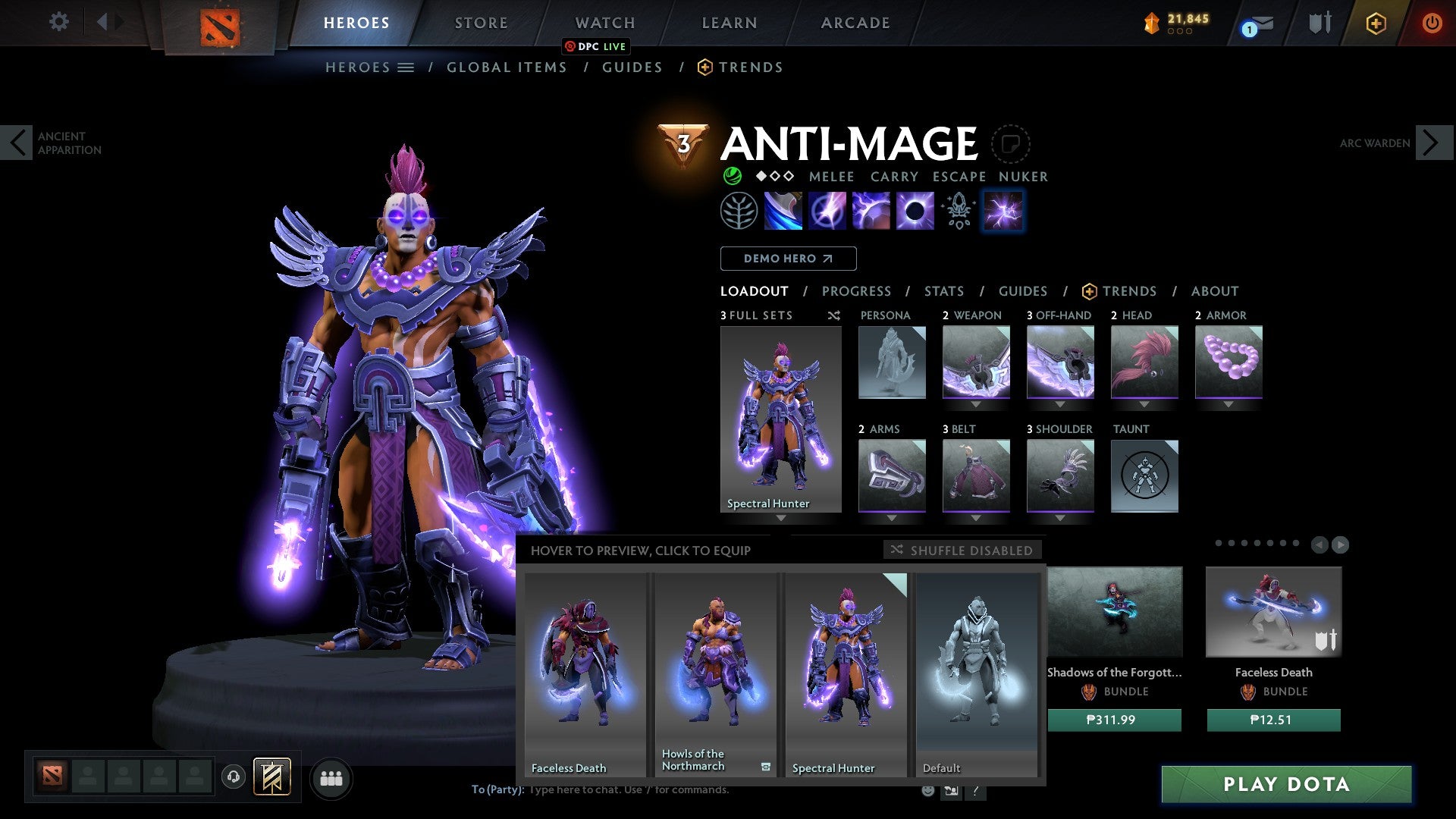Open the About tab for Anti-Mage

click(x=1214, y=291)
